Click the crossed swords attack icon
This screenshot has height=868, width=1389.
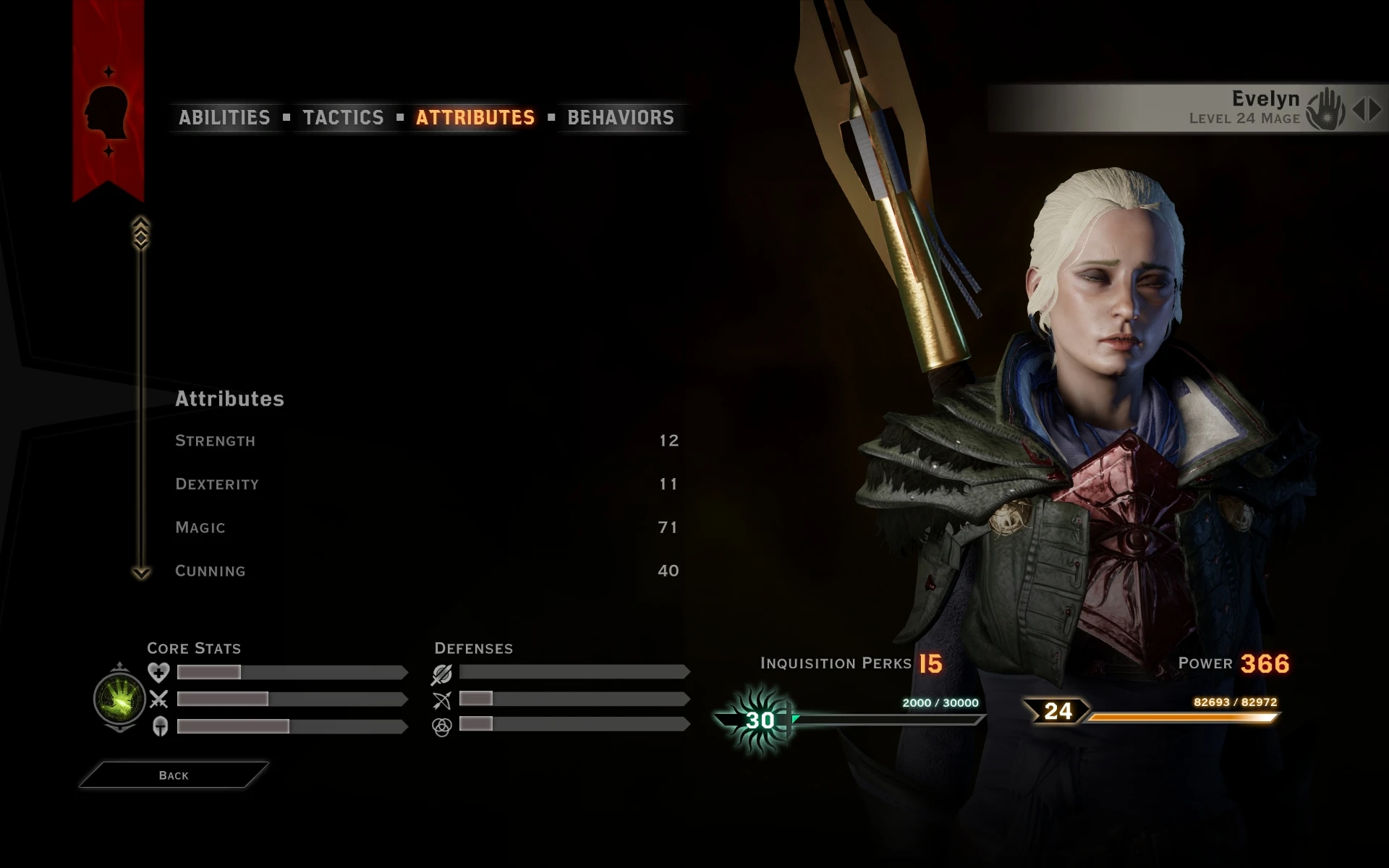(159, 699)
